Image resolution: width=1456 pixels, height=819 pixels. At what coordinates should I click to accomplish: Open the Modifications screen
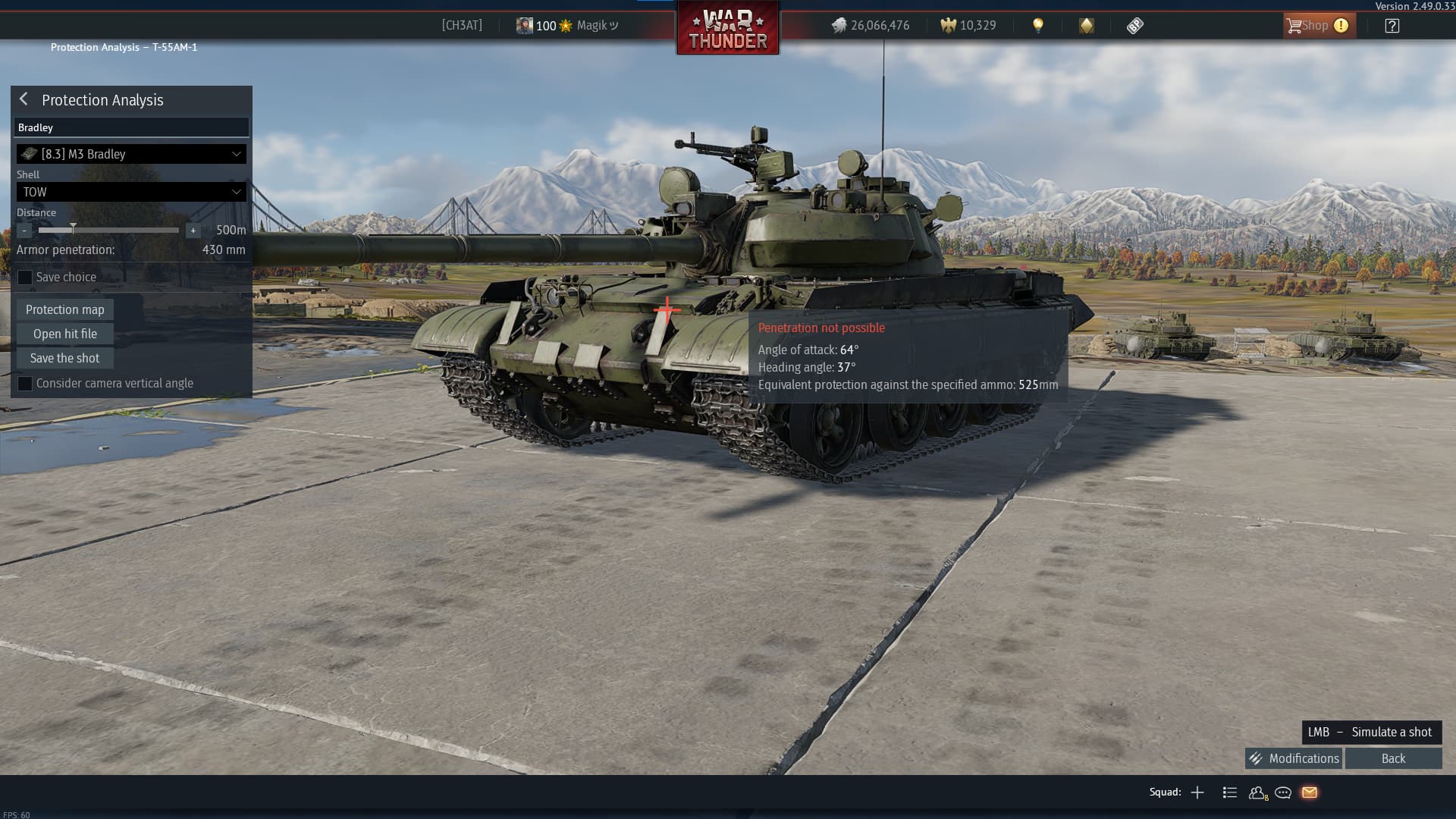pyautogui.click(x=1294, y=758)
